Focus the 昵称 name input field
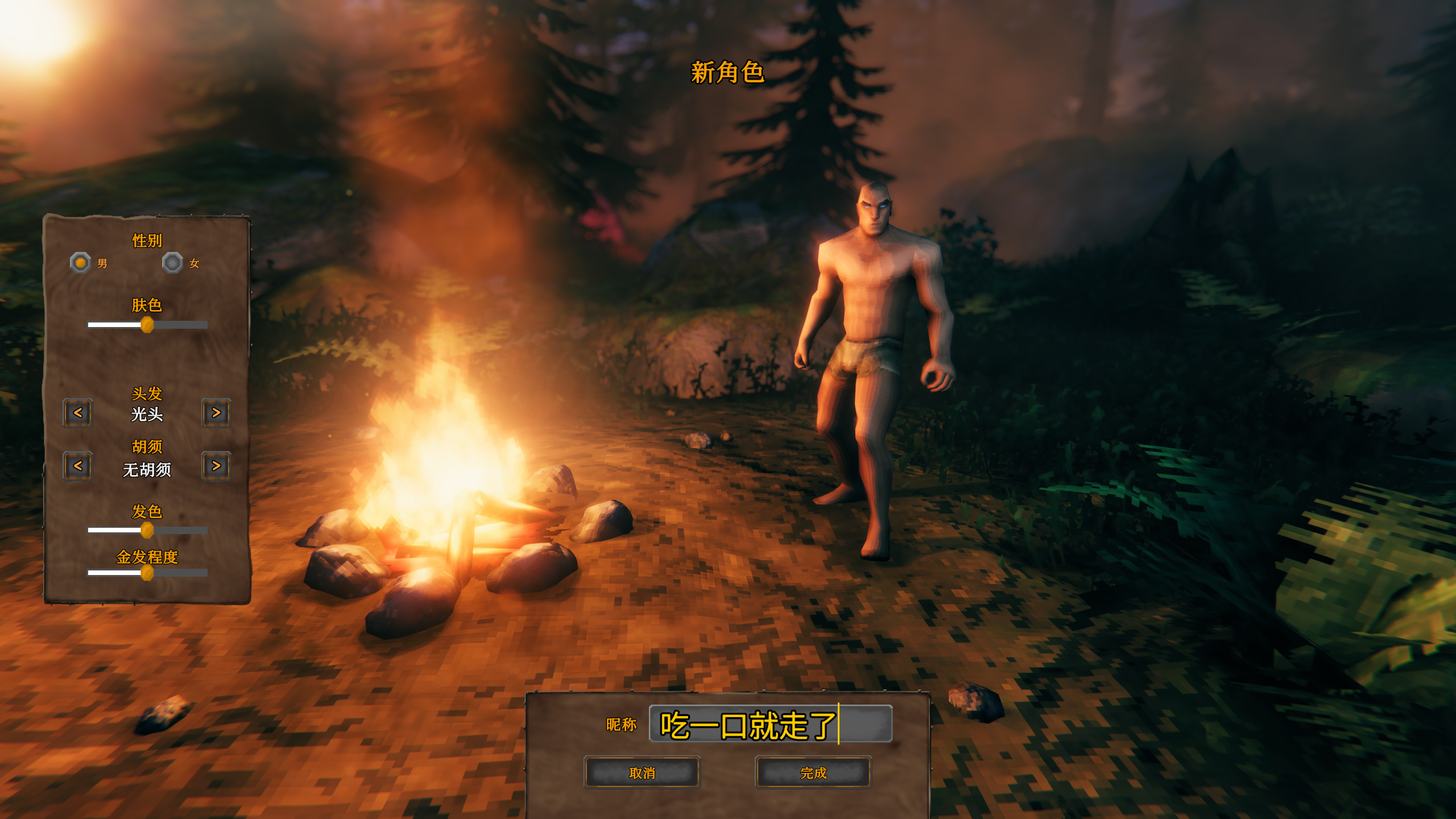1456x819 pixels. [770, 724]
